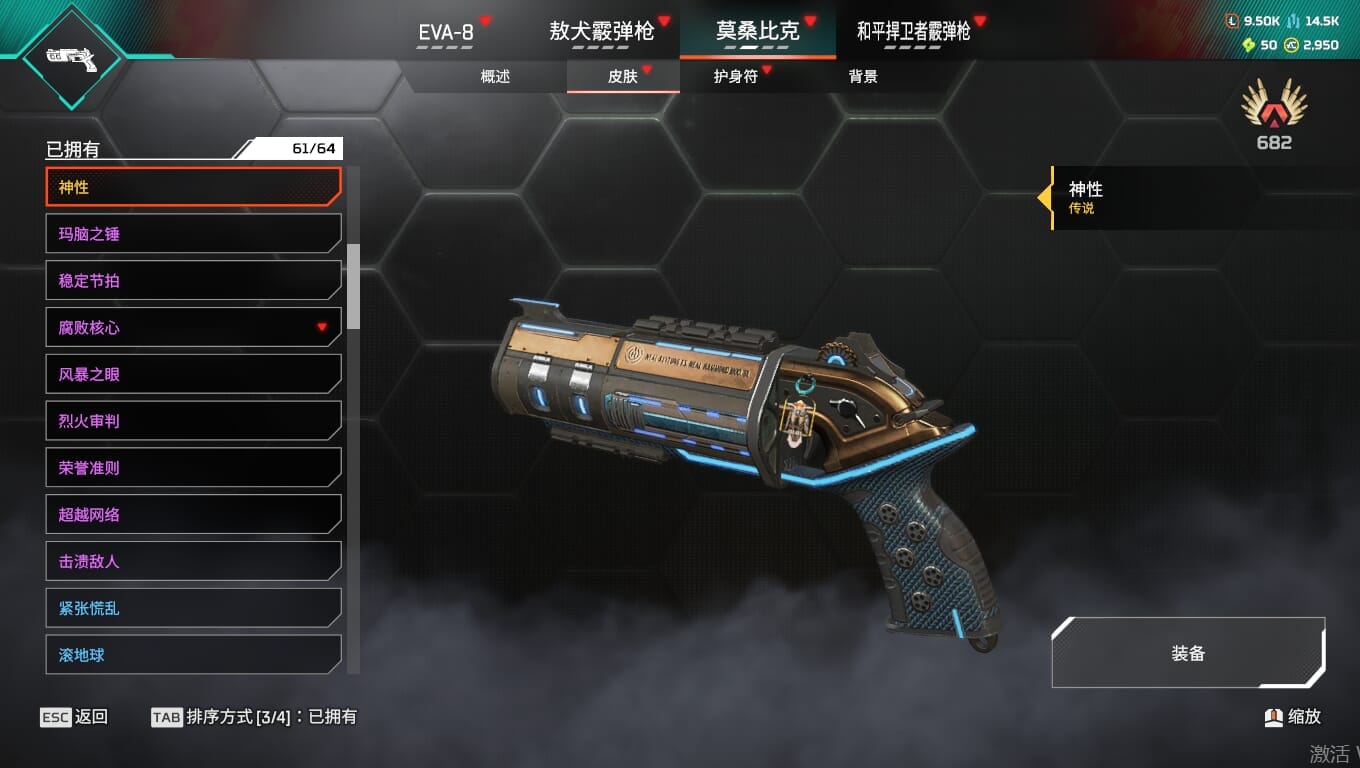Select the 烈火审判 skin
This screenshot has width=1360, height=768.
click(194, 421)
